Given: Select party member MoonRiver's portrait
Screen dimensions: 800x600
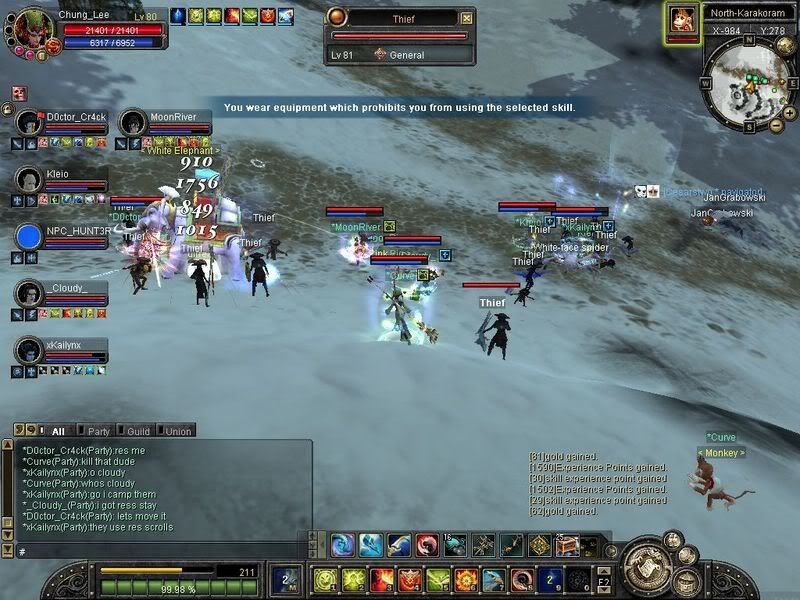Looking at the screenshot, I should [x=133, y=124].
